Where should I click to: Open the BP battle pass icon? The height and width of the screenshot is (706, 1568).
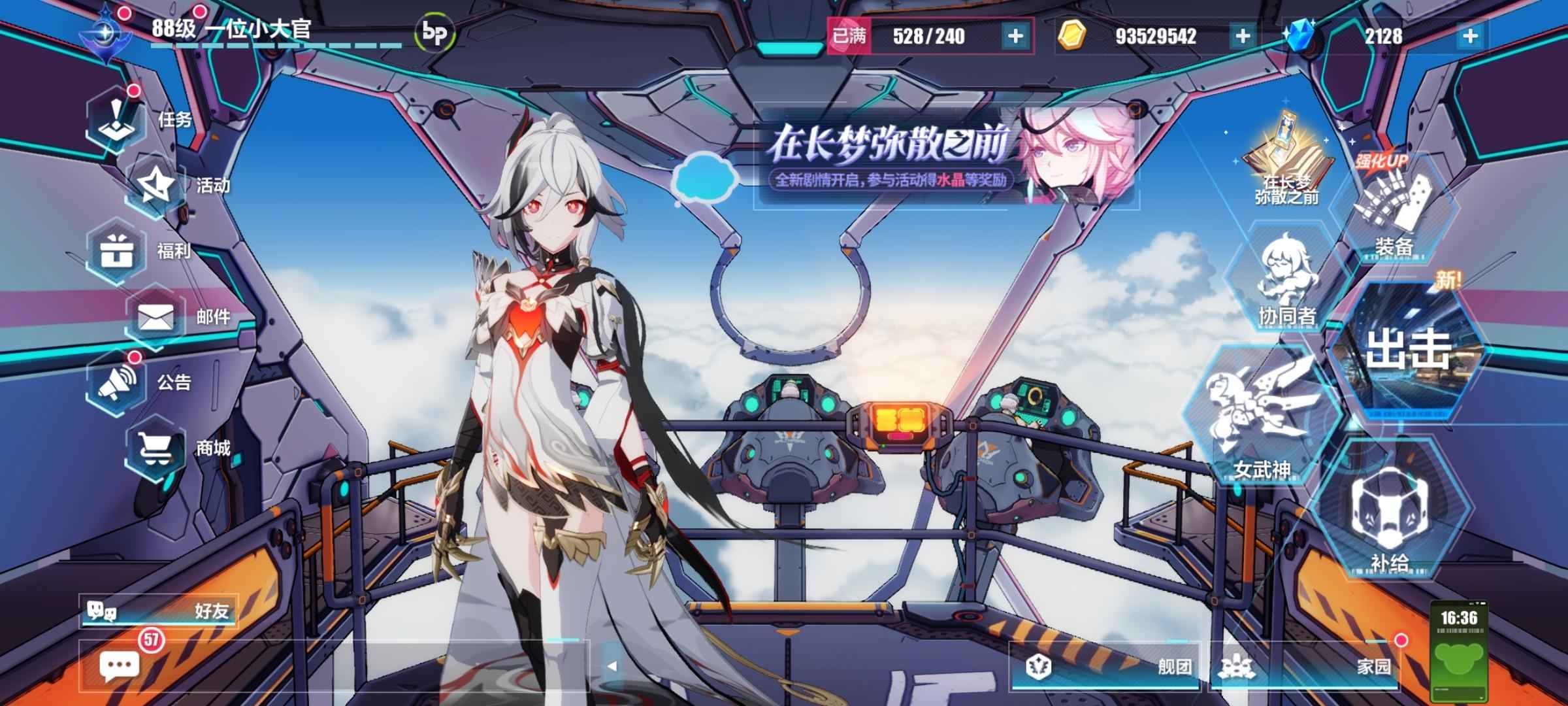(x=434, y=33)
